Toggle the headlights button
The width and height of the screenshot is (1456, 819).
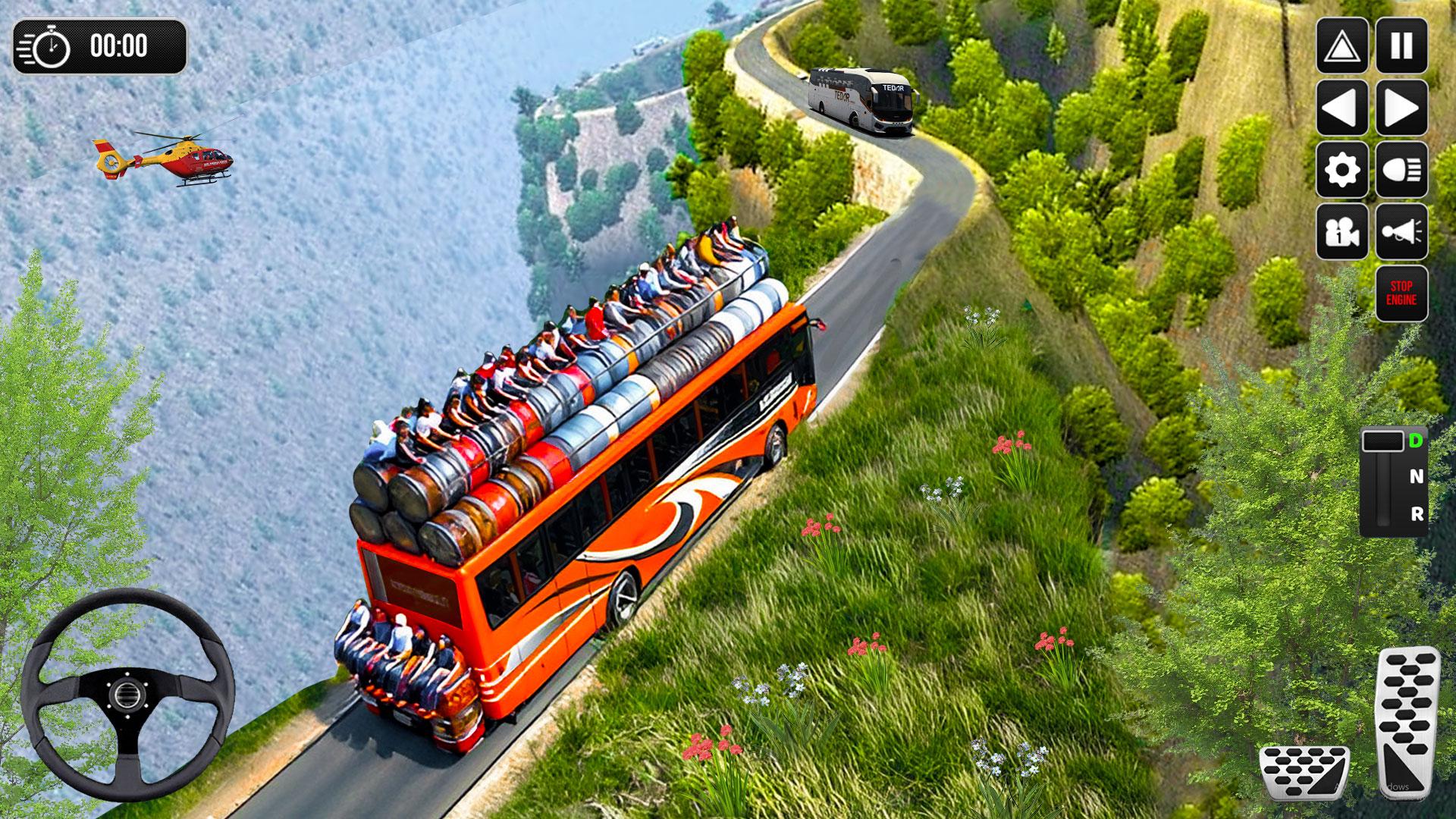[1401, 170]
